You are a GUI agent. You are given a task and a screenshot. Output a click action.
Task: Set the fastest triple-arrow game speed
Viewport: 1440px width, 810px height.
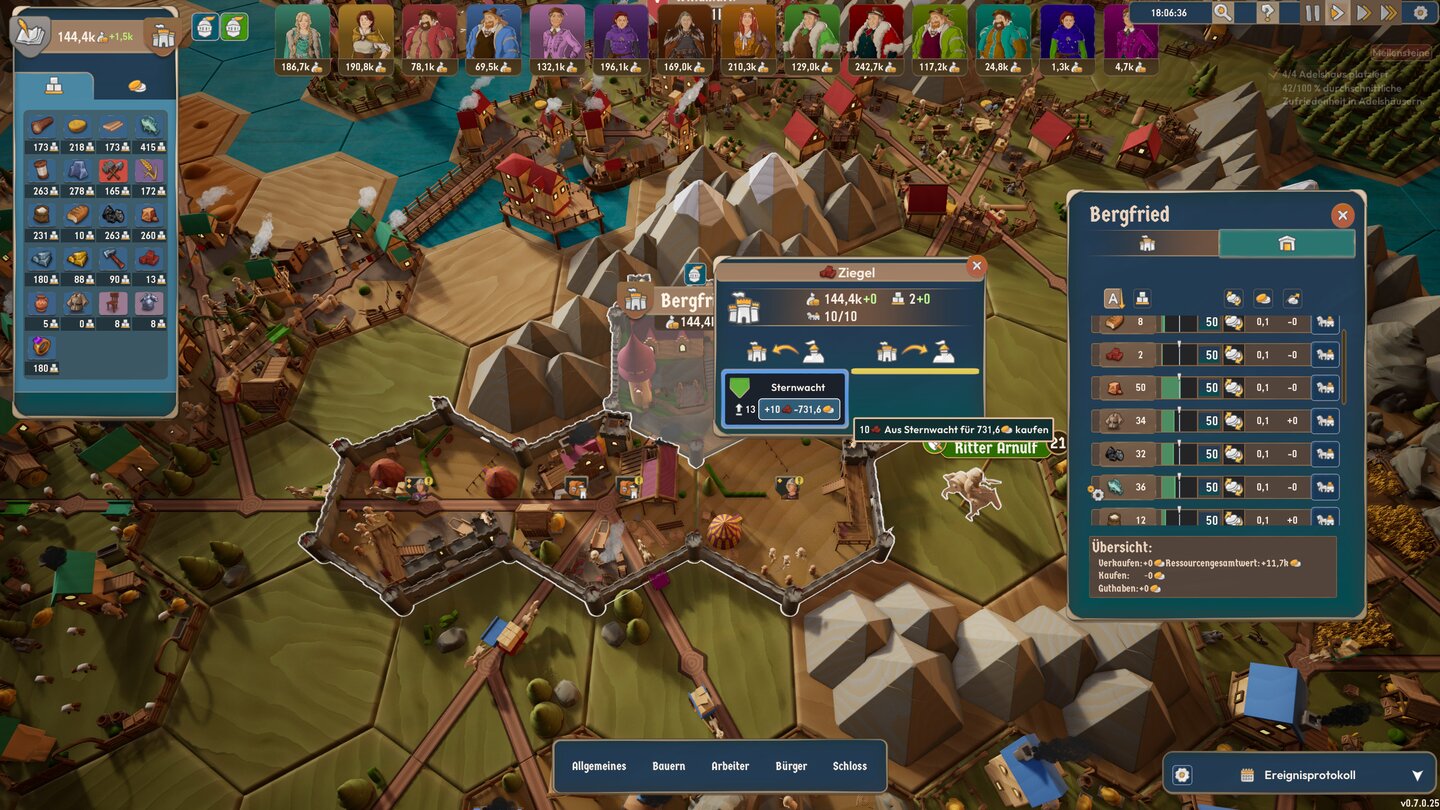click(x=1388, y=13)
